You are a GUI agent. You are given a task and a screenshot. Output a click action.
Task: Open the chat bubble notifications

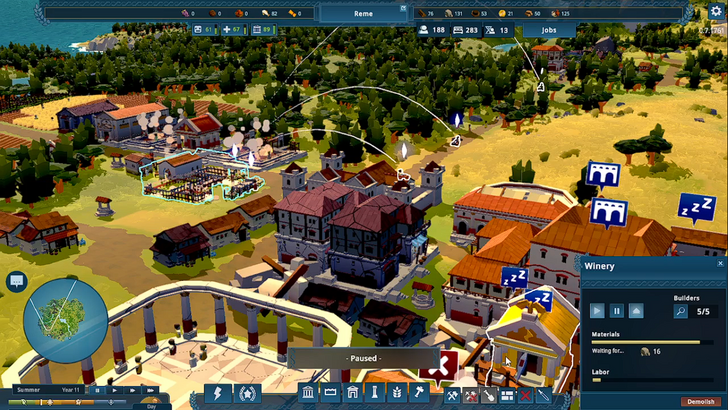click(16, 281)
